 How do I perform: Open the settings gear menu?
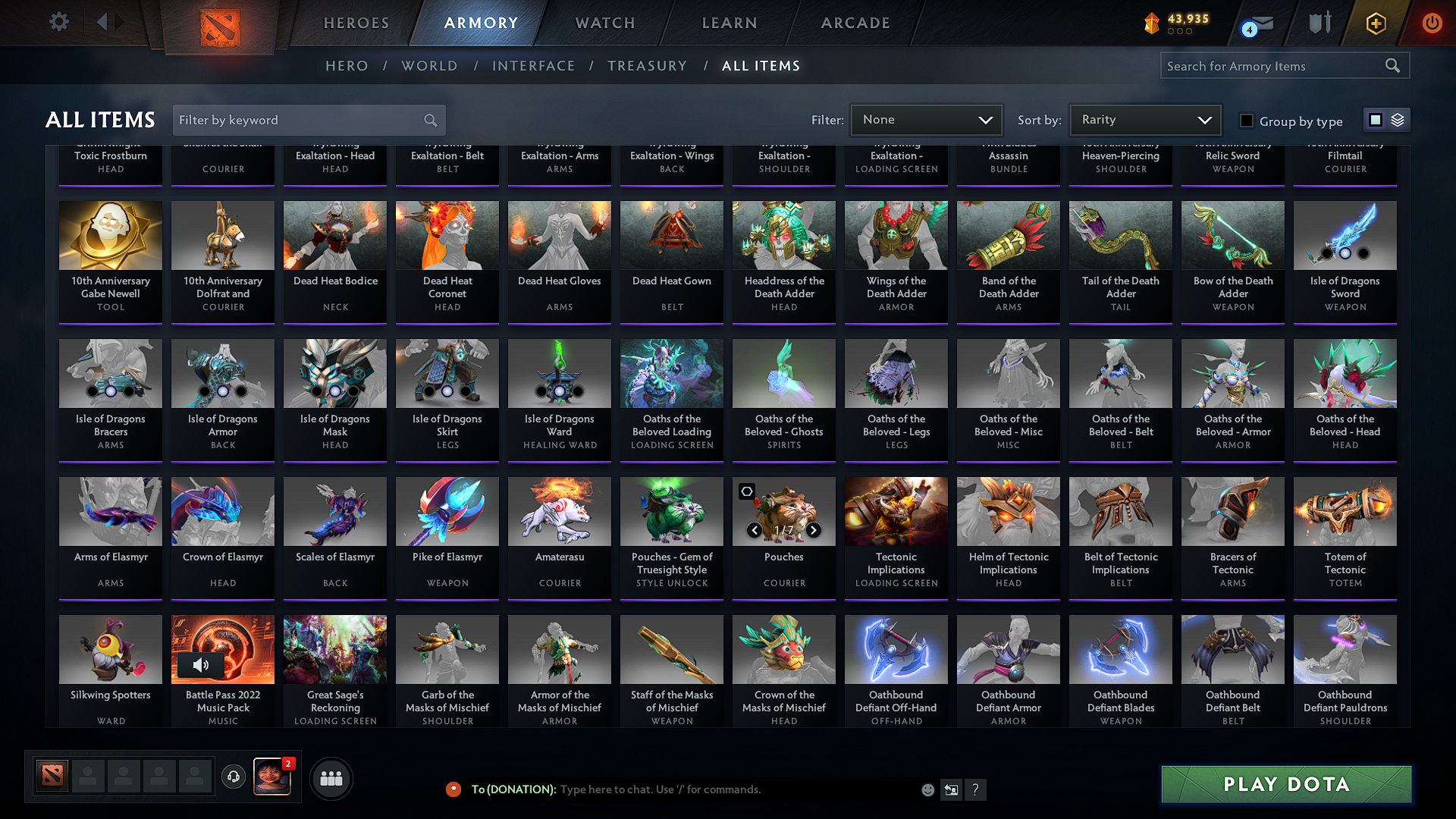coord(58,22)
